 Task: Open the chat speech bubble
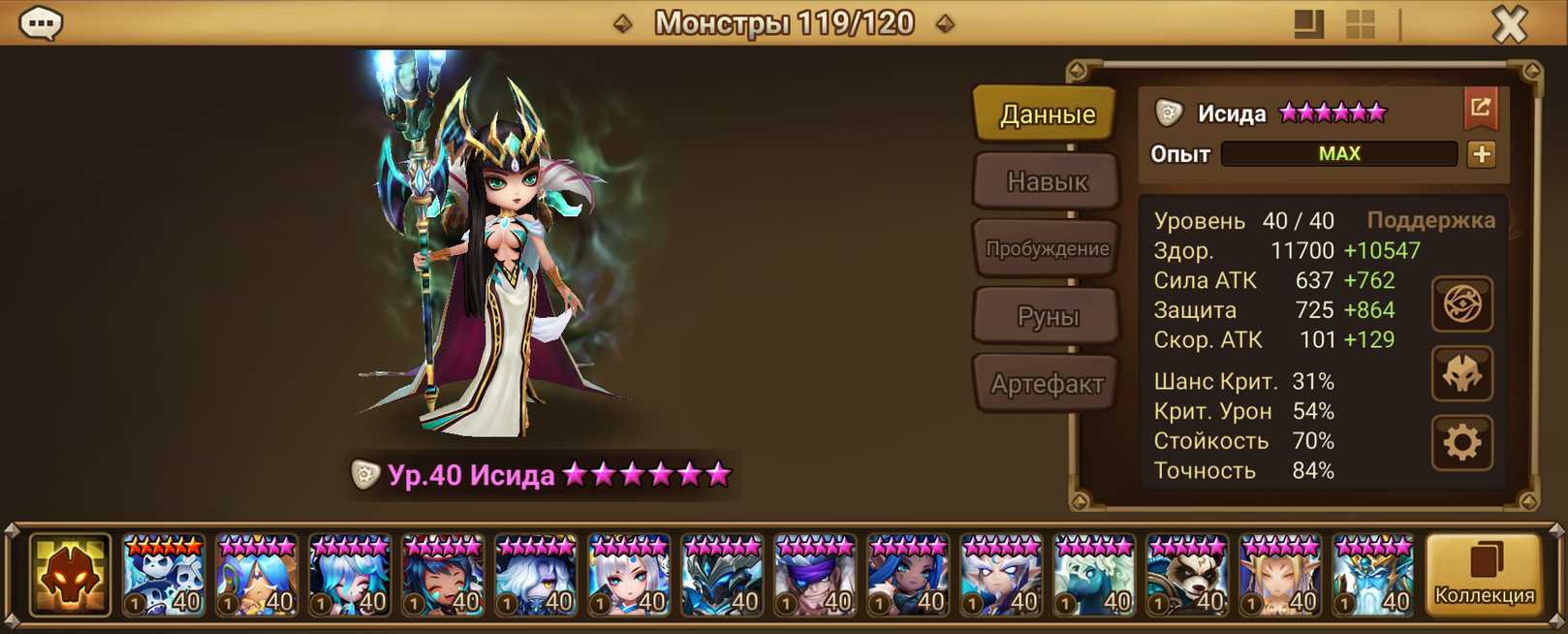click(41, 22)
